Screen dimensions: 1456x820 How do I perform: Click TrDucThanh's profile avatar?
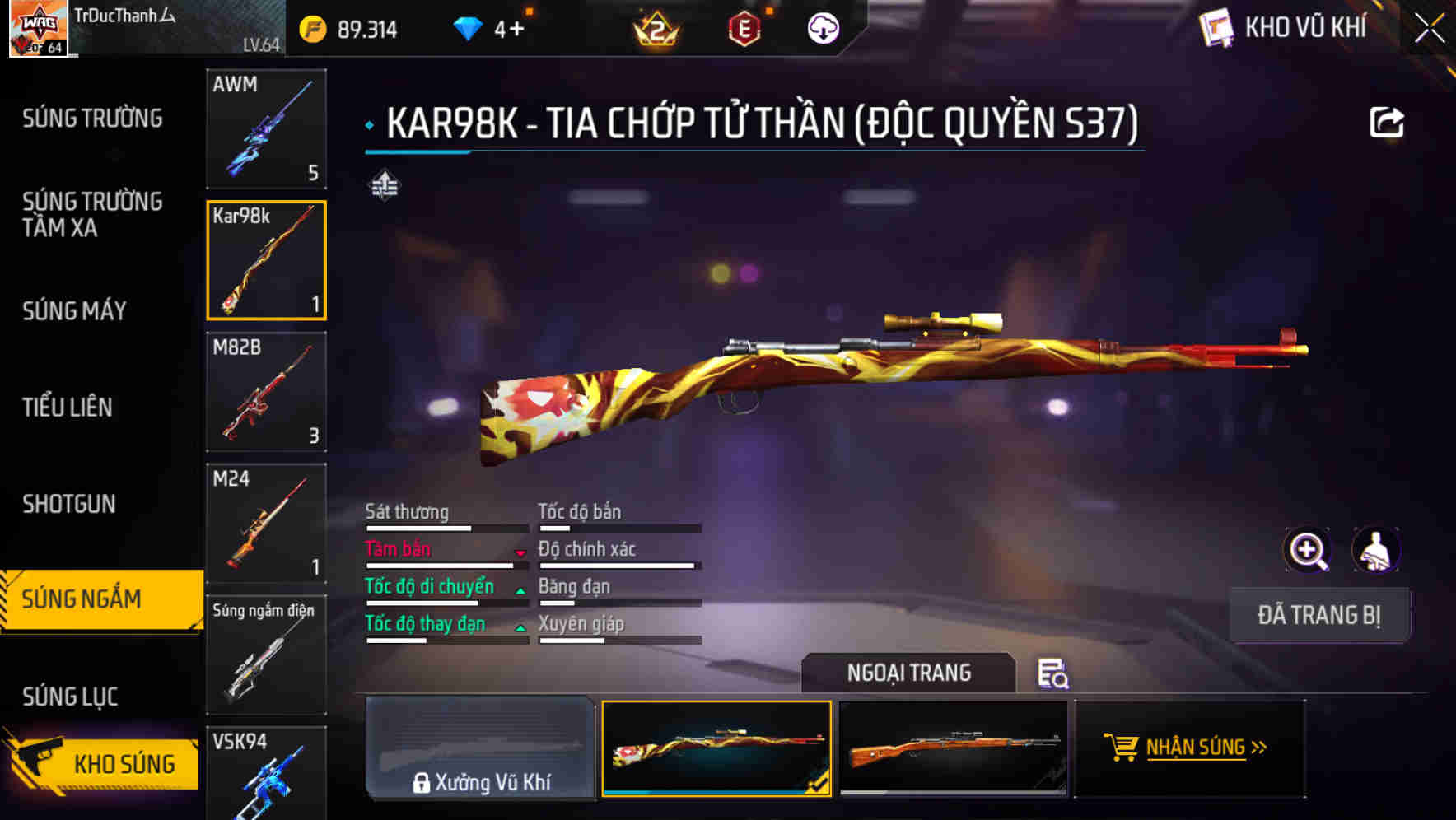click(x=36, y=27)
